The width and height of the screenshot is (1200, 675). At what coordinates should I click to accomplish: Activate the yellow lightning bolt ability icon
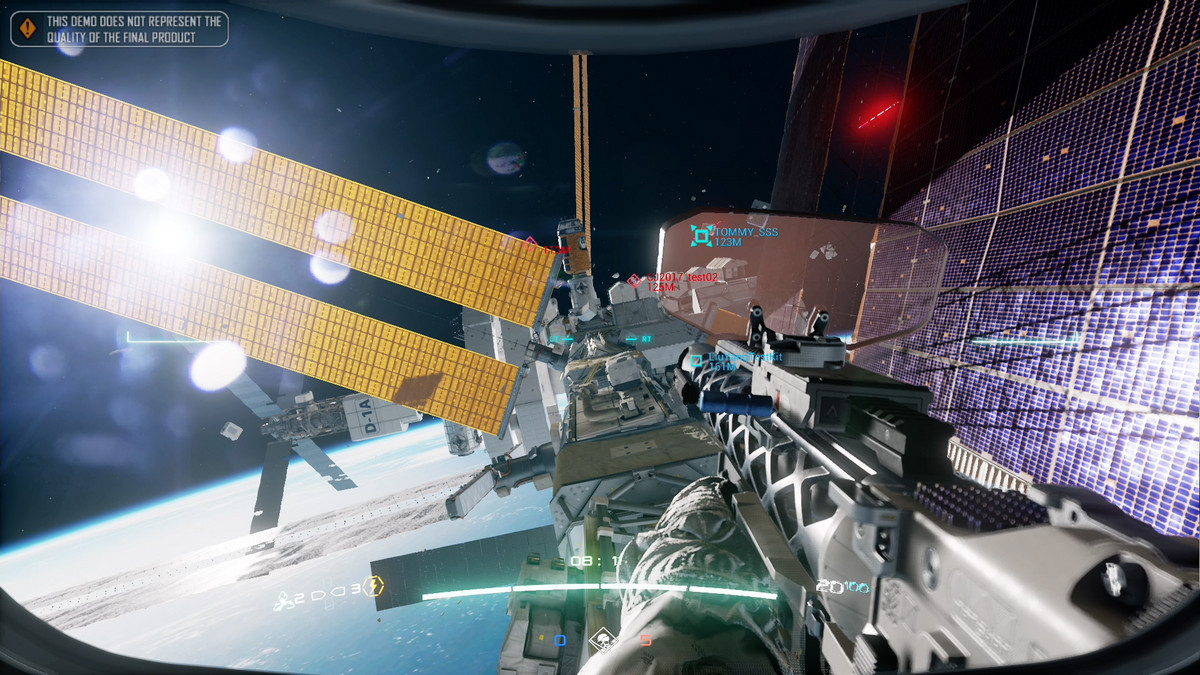coord(374,587)
